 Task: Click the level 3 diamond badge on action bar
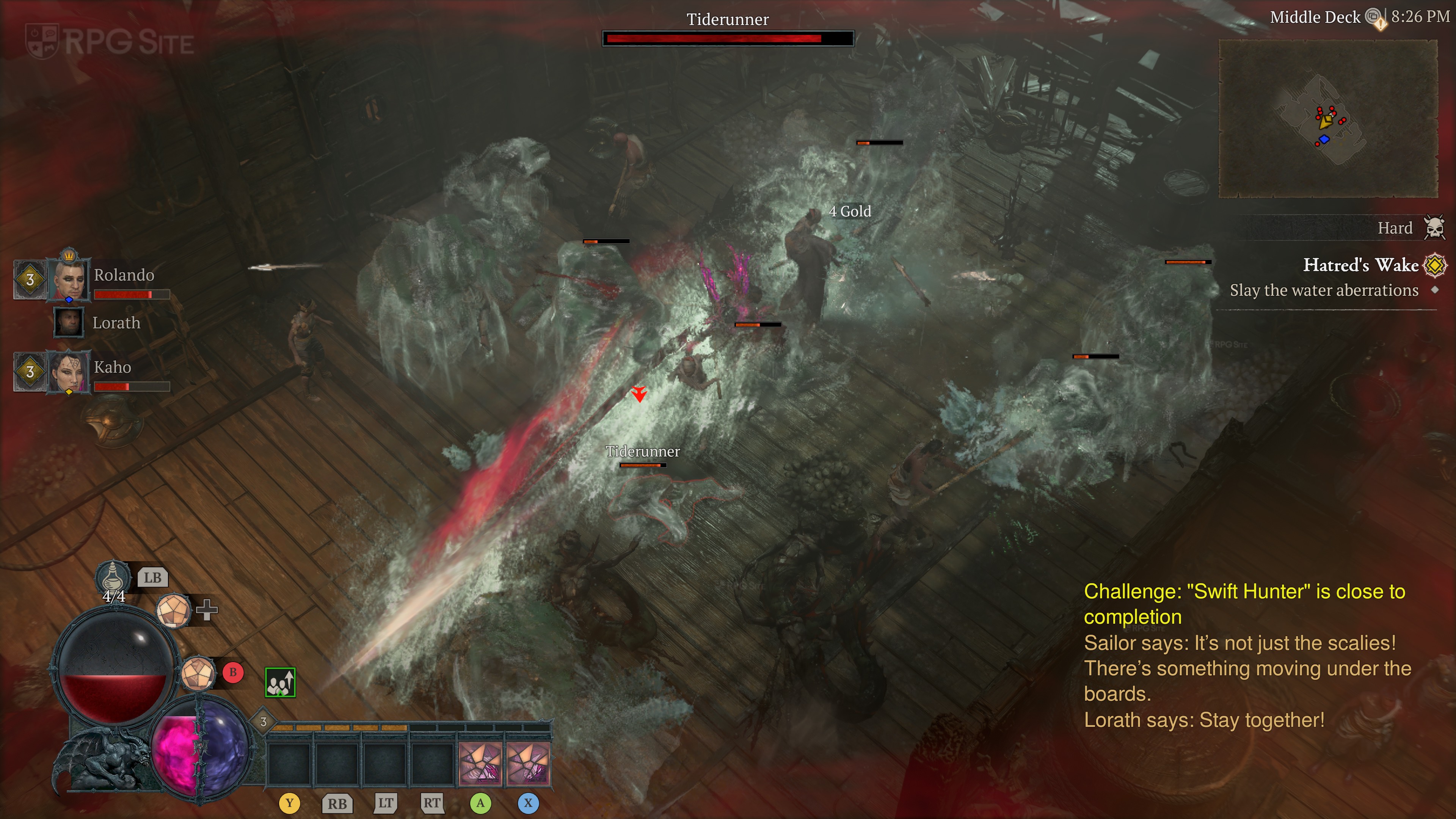tap(264, 722)
